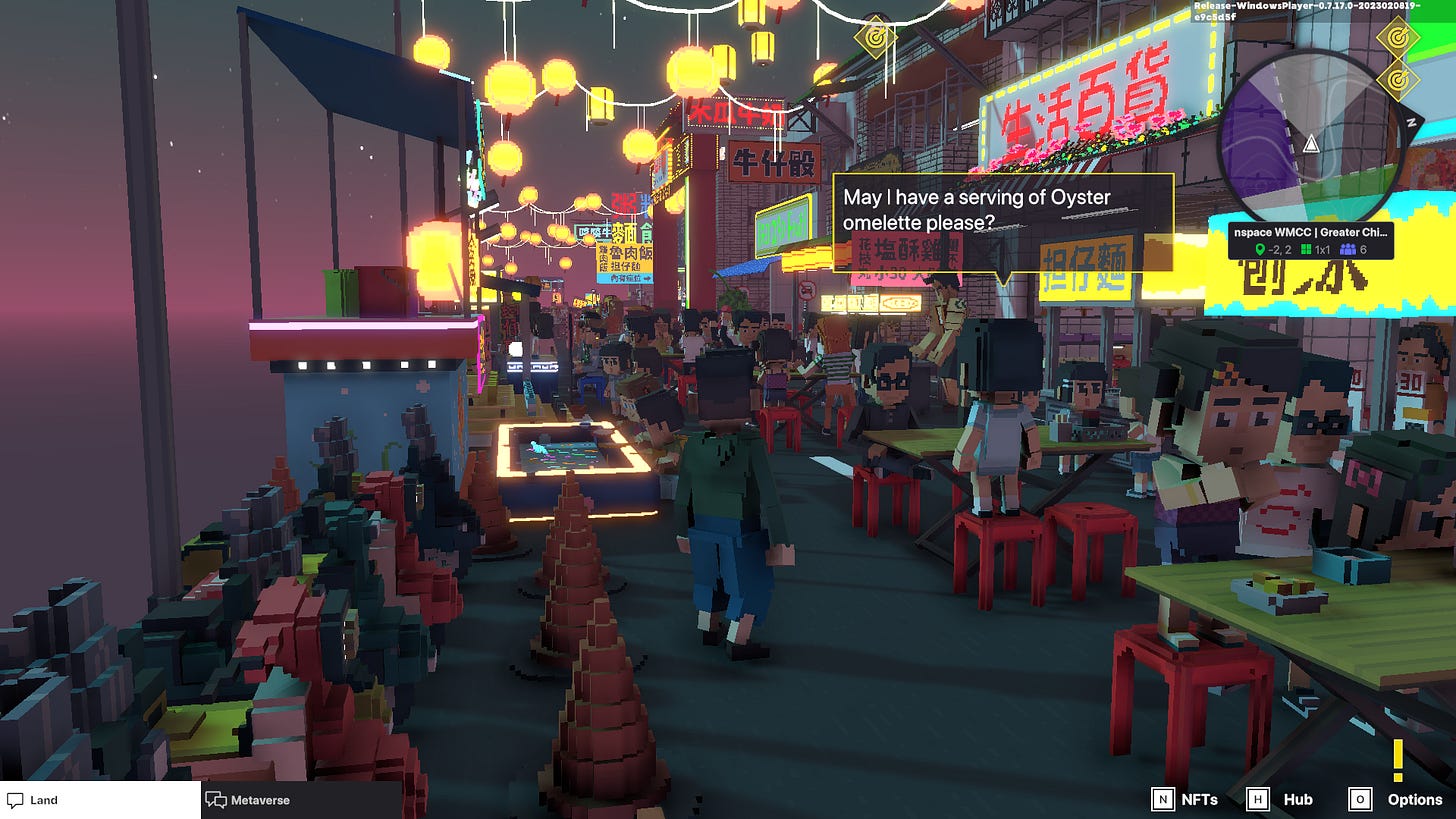Click the yellow exclamation mark notification
This screenshot has width=1456, height=819.
(1397, 760)
